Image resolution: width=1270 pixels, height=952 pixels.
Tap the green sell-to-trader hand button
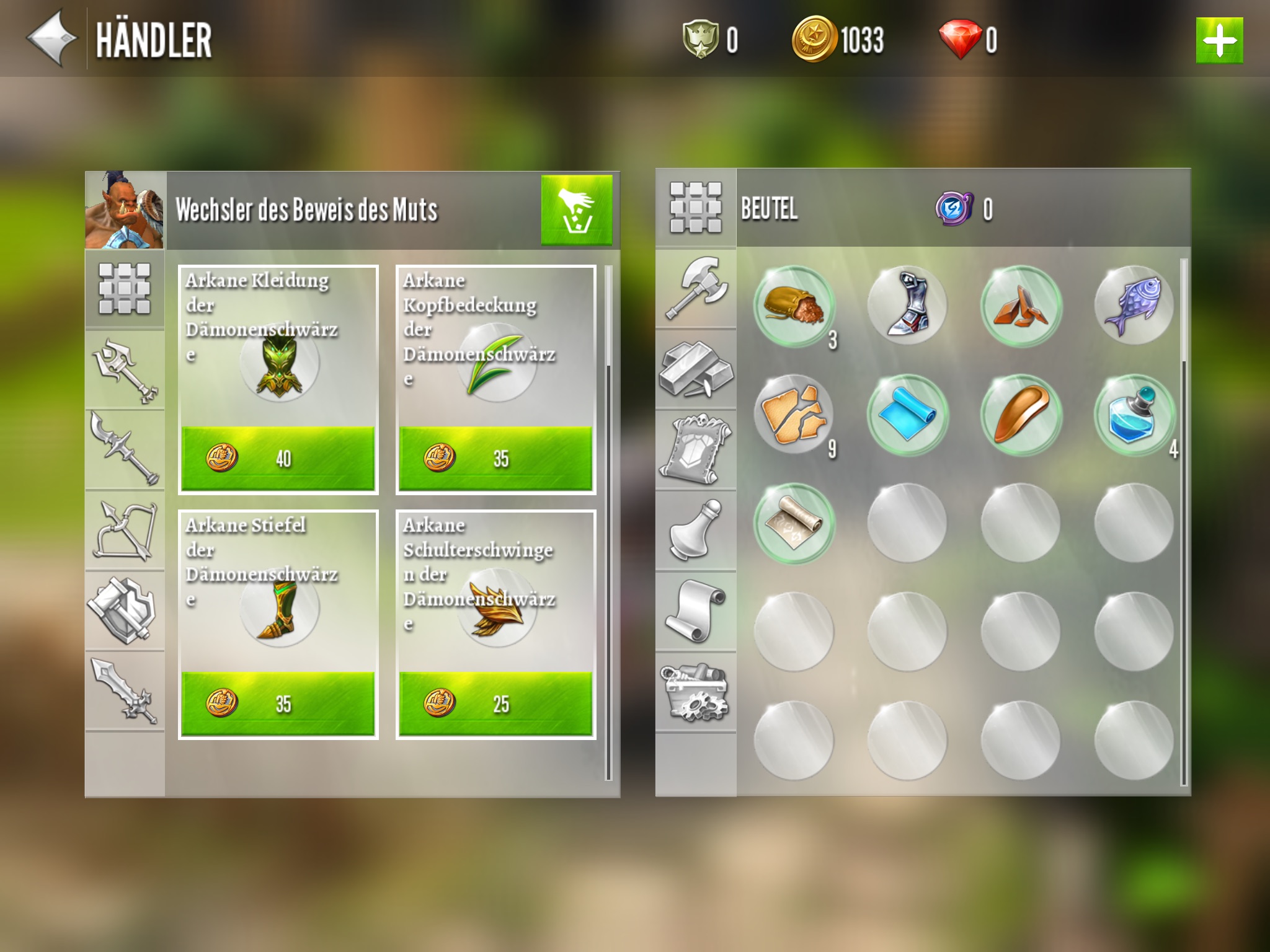[x=576, y=209]
